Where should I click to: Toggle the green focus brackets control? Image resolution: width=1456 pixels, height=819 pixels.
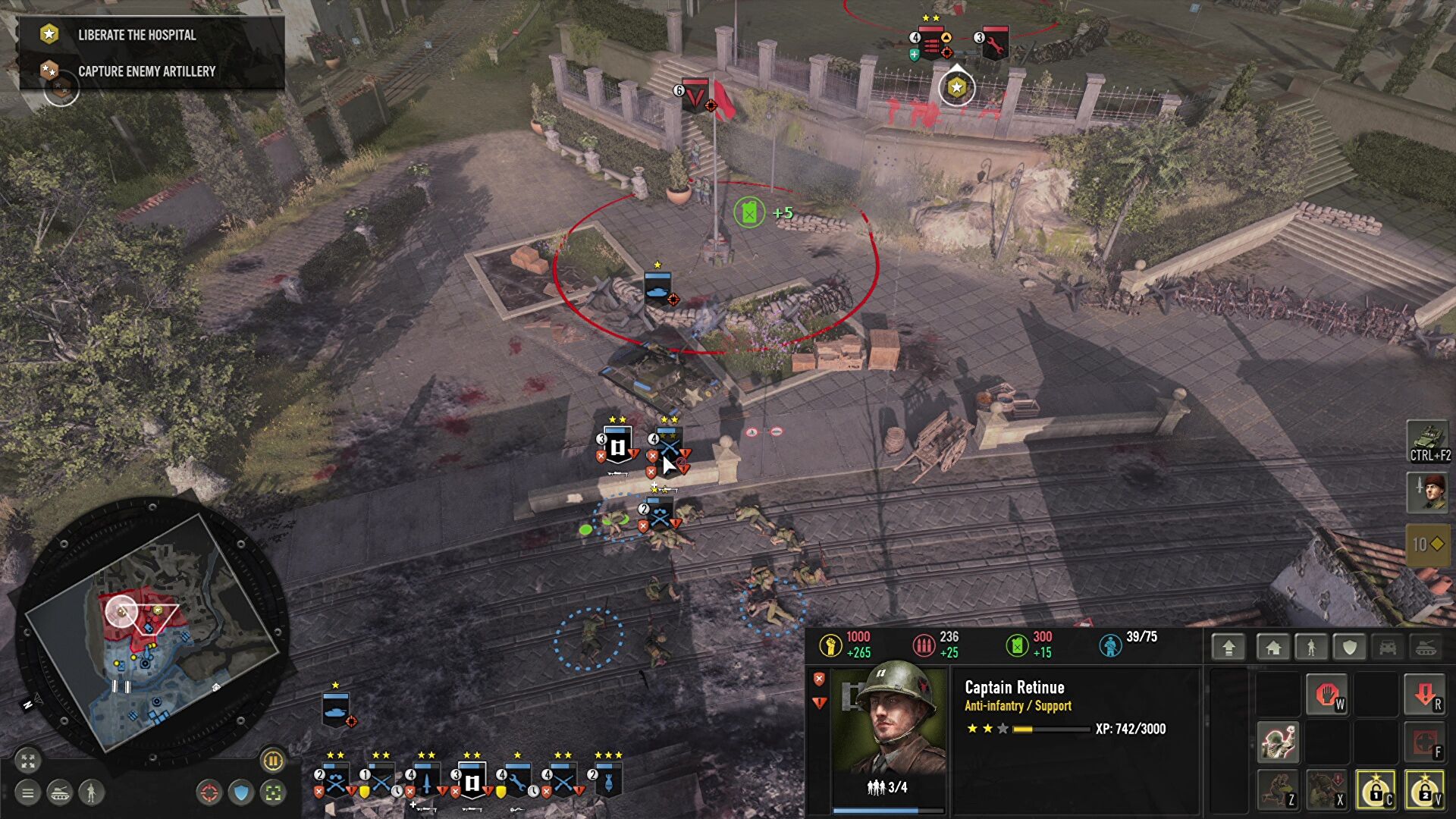click(273, 793)
